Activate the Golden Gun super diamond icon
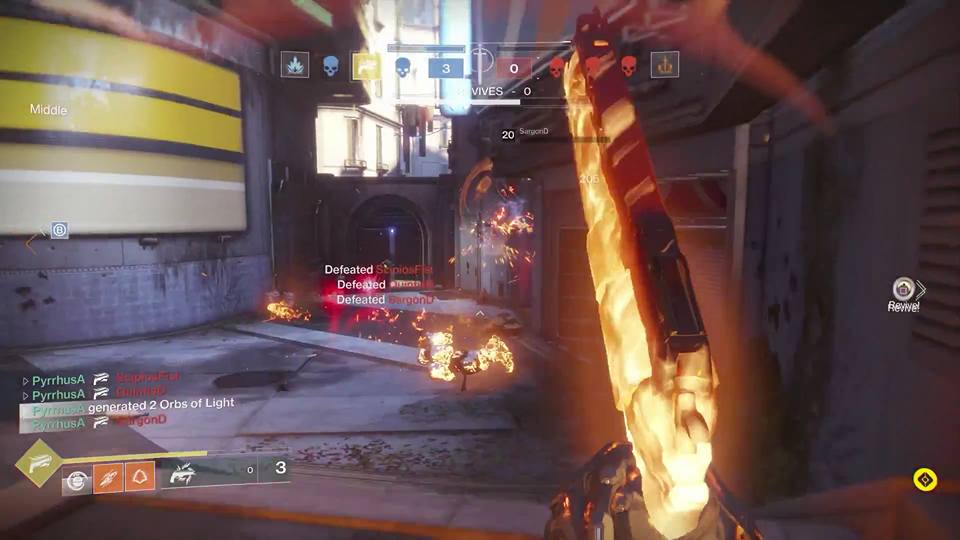Screen dimensions: 960x540 coord(38,462)
